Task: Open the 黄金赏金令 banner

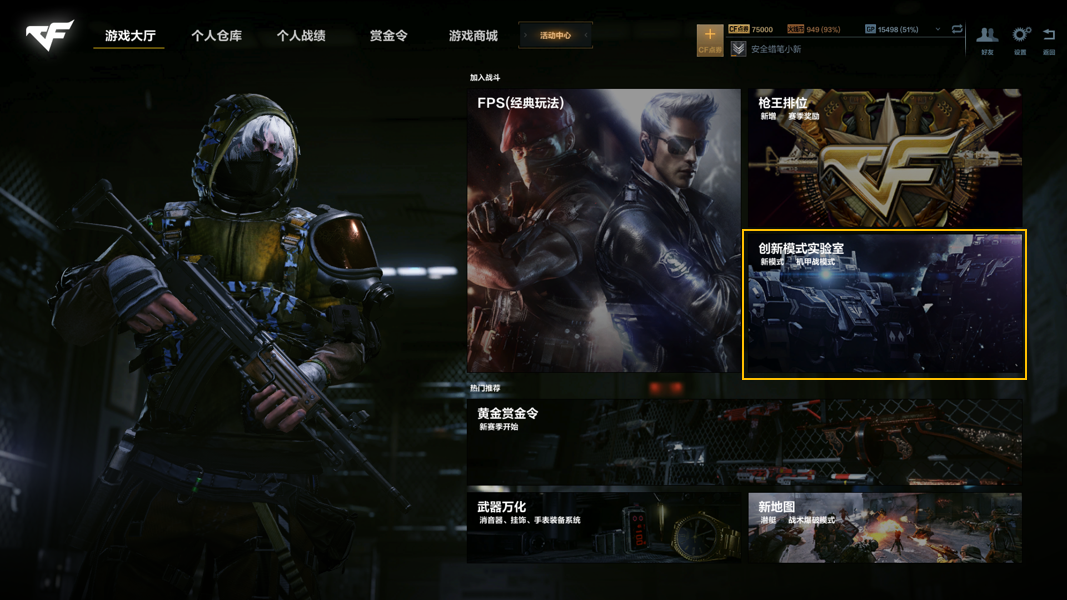Action: pos(744,442)
